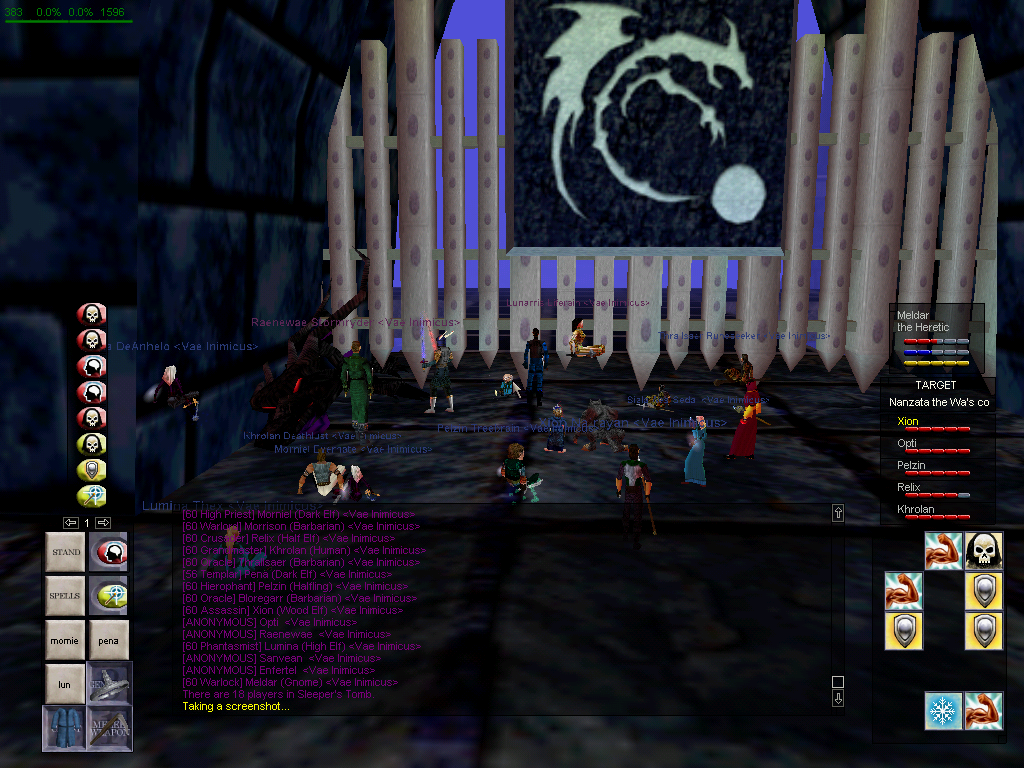Activate the momie hotkey button

[65, 640]
